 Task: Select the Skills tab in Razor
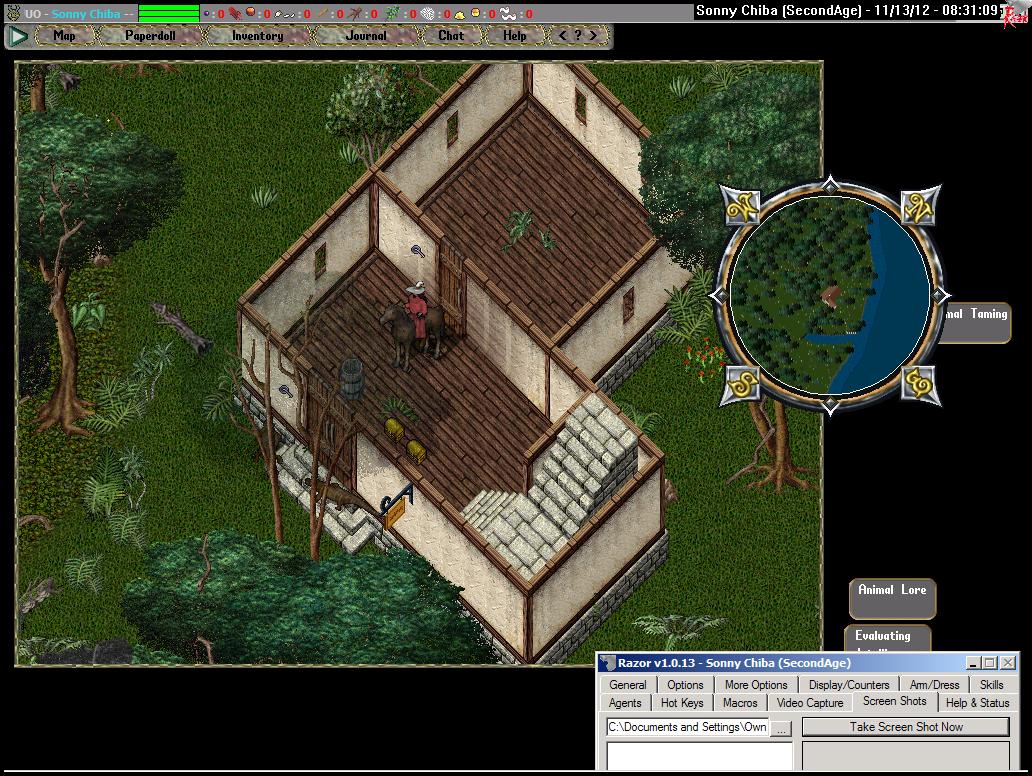[x=991, y=685]
